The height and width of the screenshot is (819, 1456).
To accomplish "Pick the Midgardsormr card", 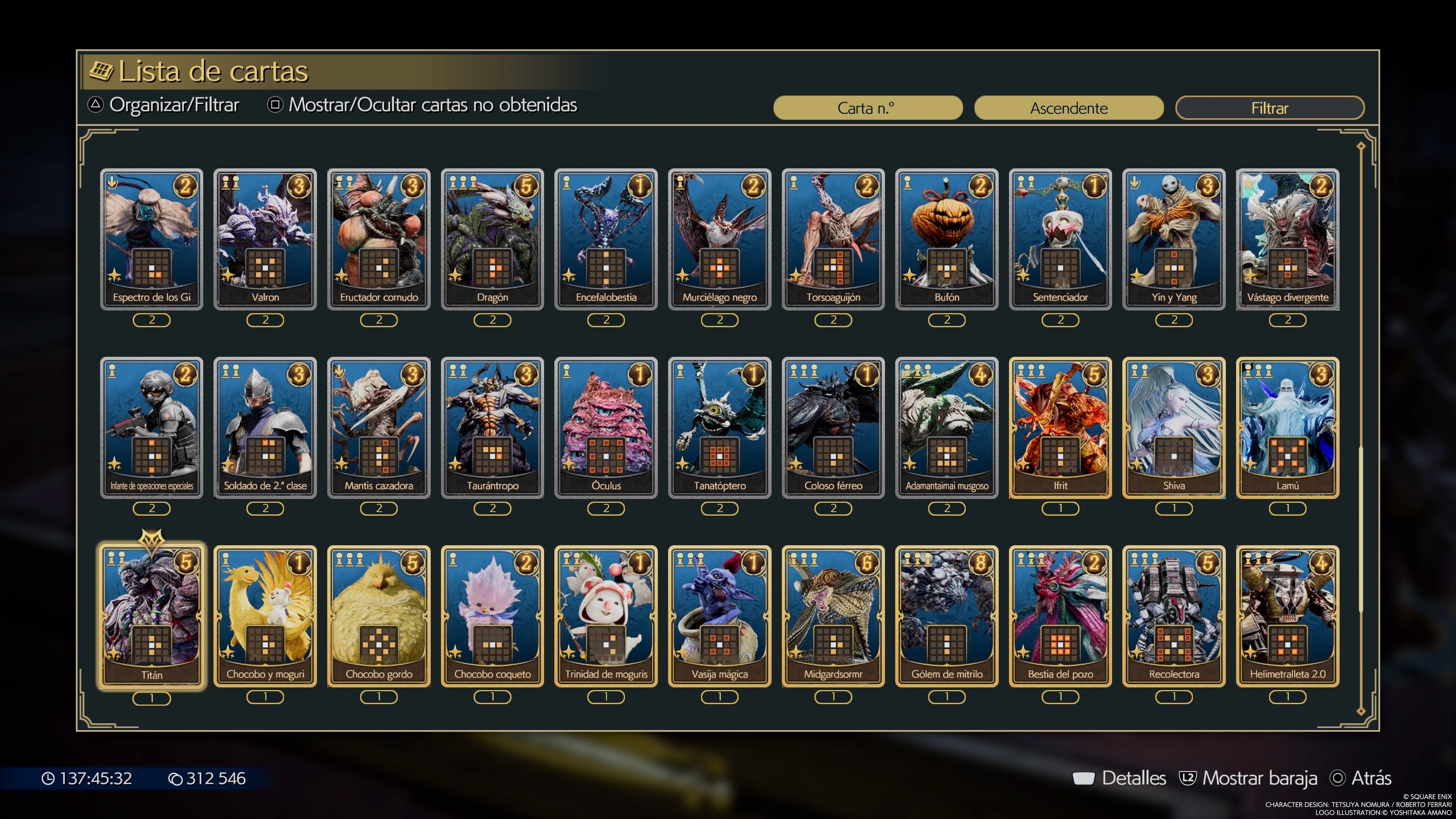I will (x=833, y=616).
